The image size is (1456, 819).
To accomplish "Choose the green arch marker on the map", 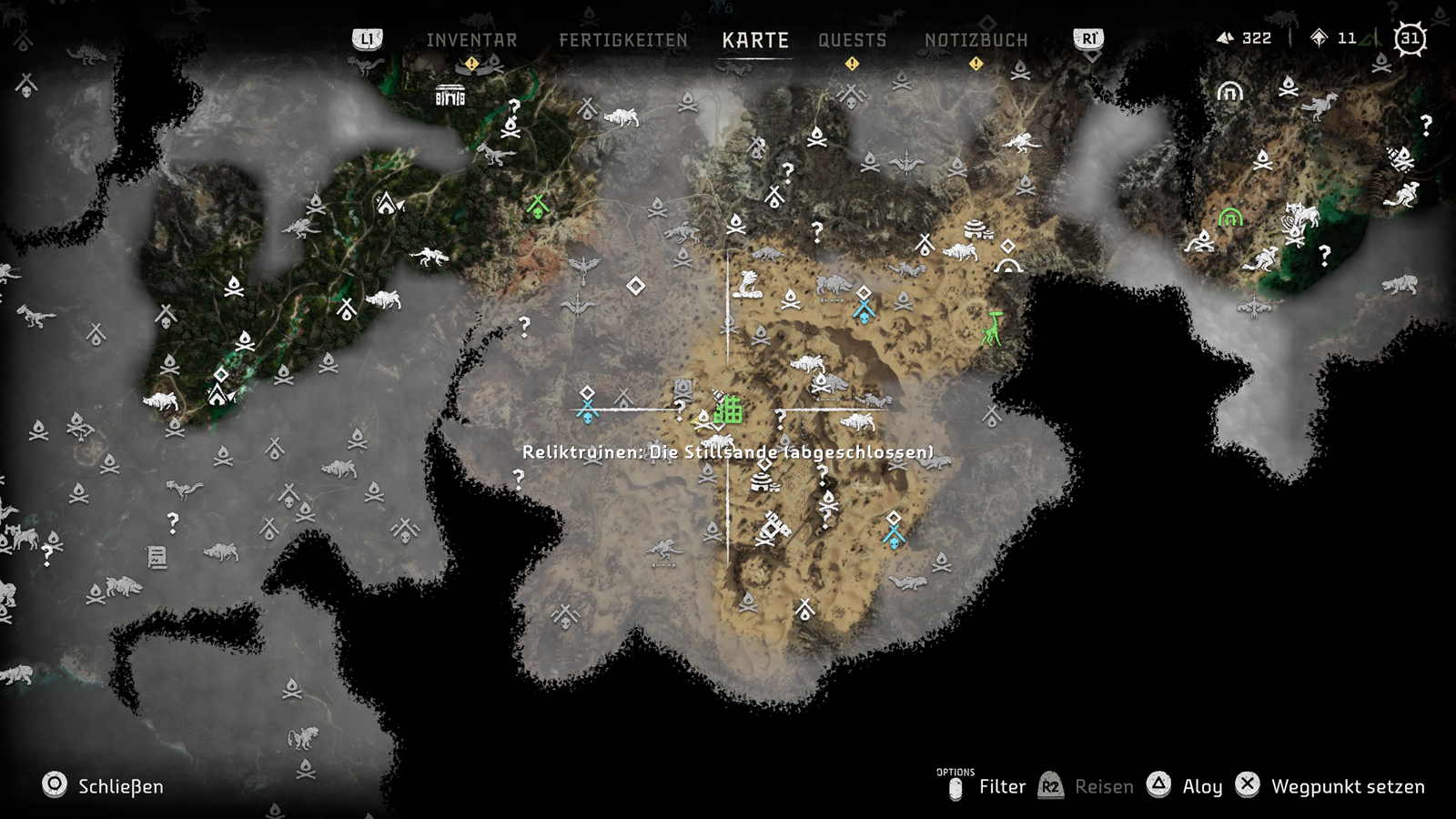I will tap(1230, 217).
